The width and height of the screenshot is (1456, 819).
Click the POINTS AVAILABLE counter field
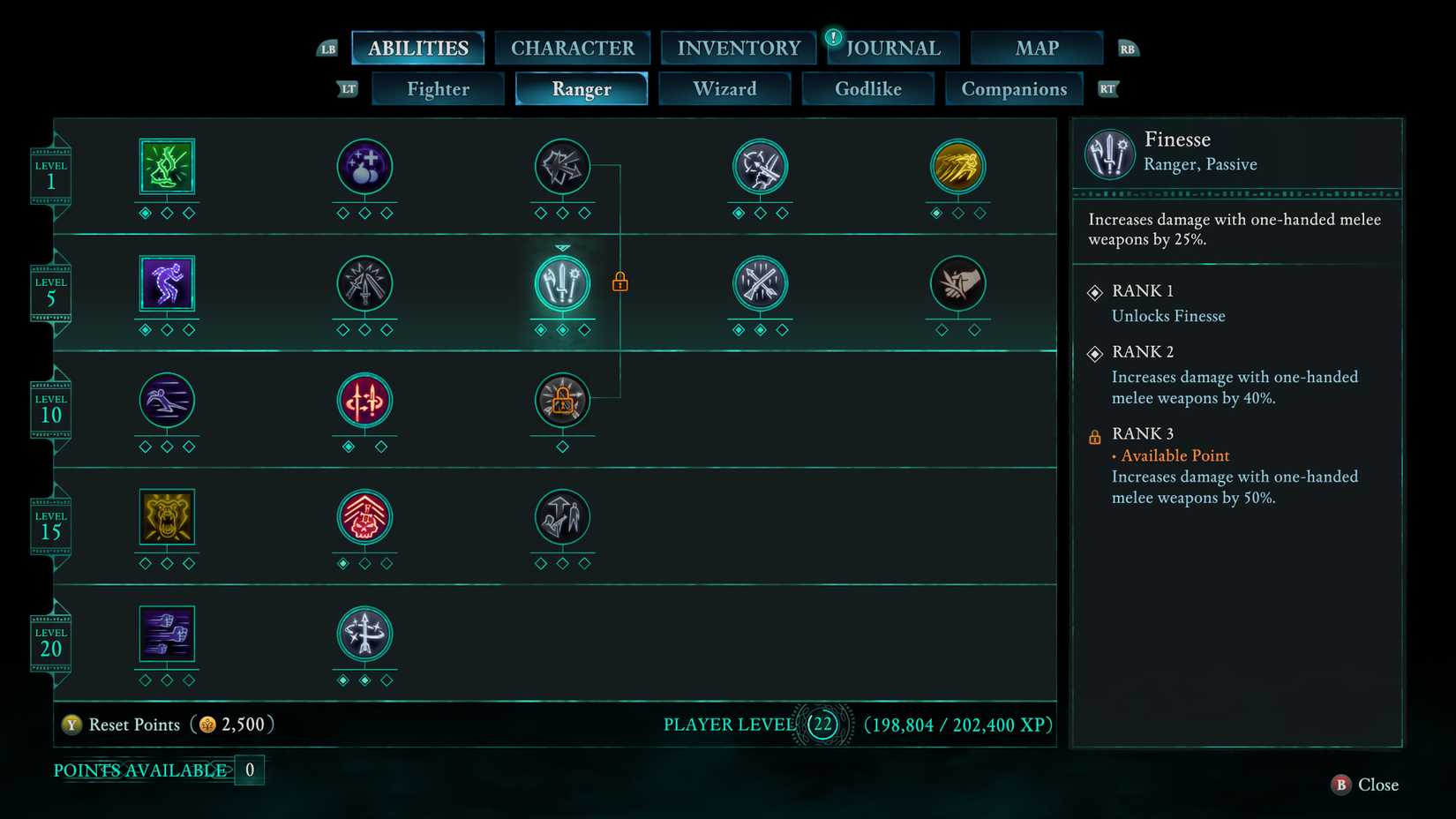tap(250, 769)
